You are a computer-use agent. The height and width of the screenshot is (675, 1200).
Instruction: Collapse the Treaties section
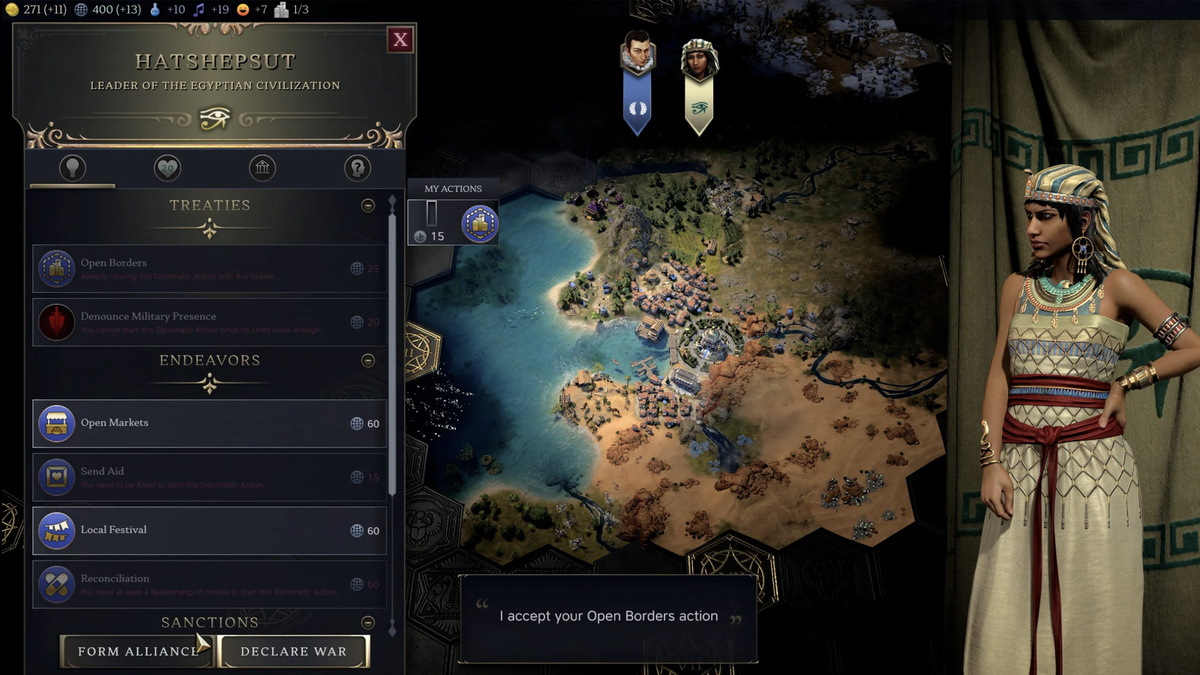click(x=368, y=205)
